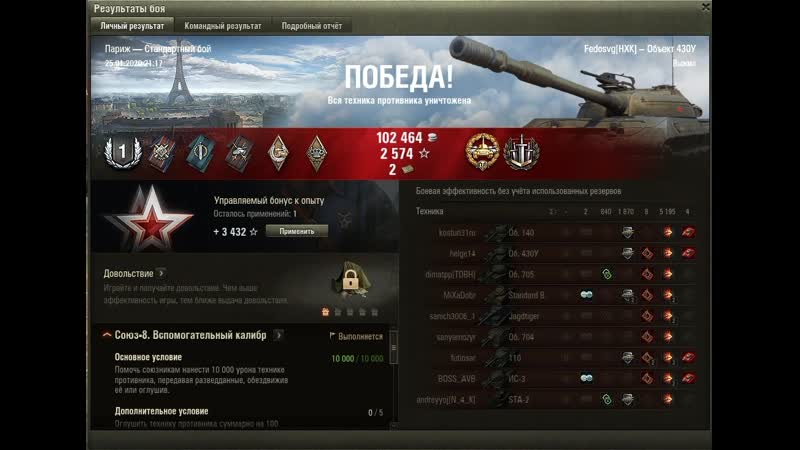Collapse the Союз-8 mission chevron
The height and width of the screenshot is (450, 800).
107,335
